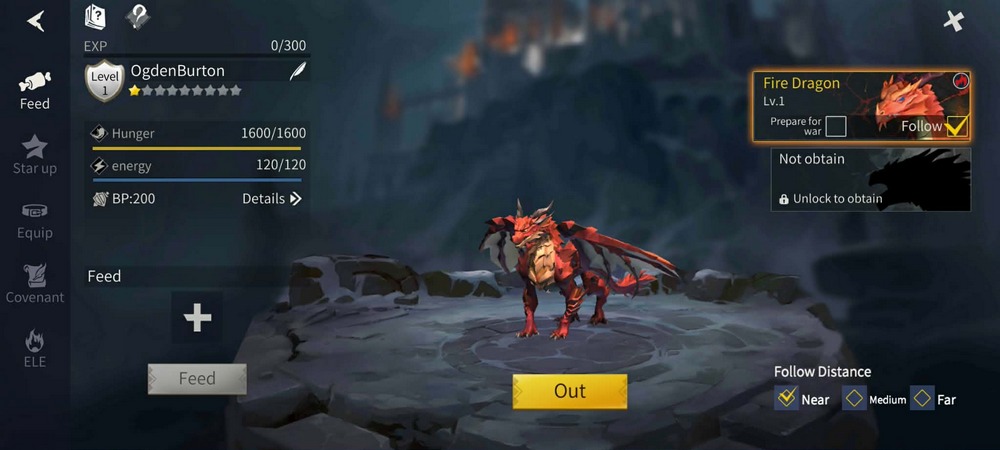Send the dragon Out
1000x450 pixels.
pyautogui.click(x=569, y=391)
